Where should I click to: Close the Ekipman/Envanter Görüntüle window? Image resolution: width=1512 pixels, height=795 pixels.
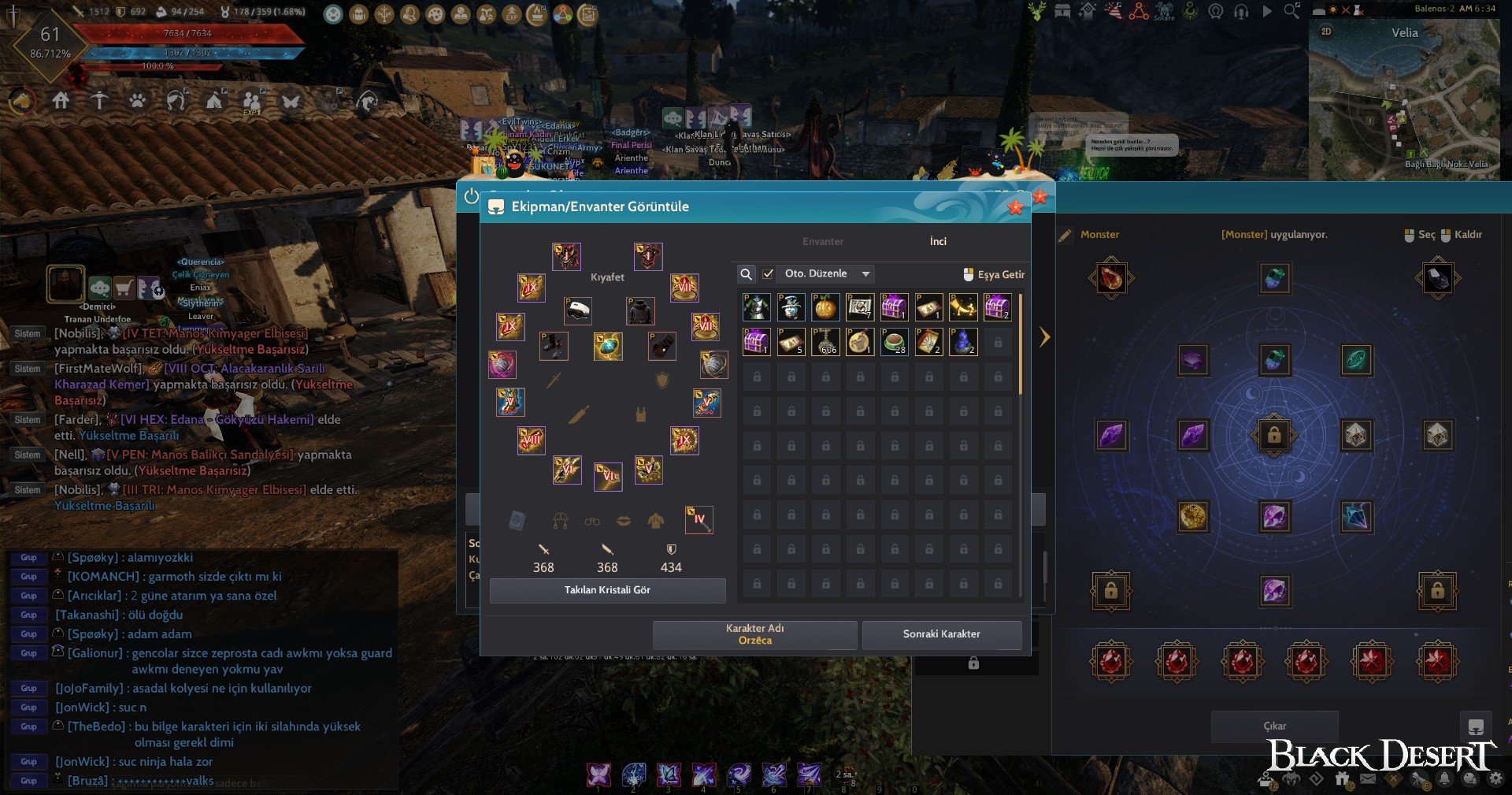[1015, 207]
